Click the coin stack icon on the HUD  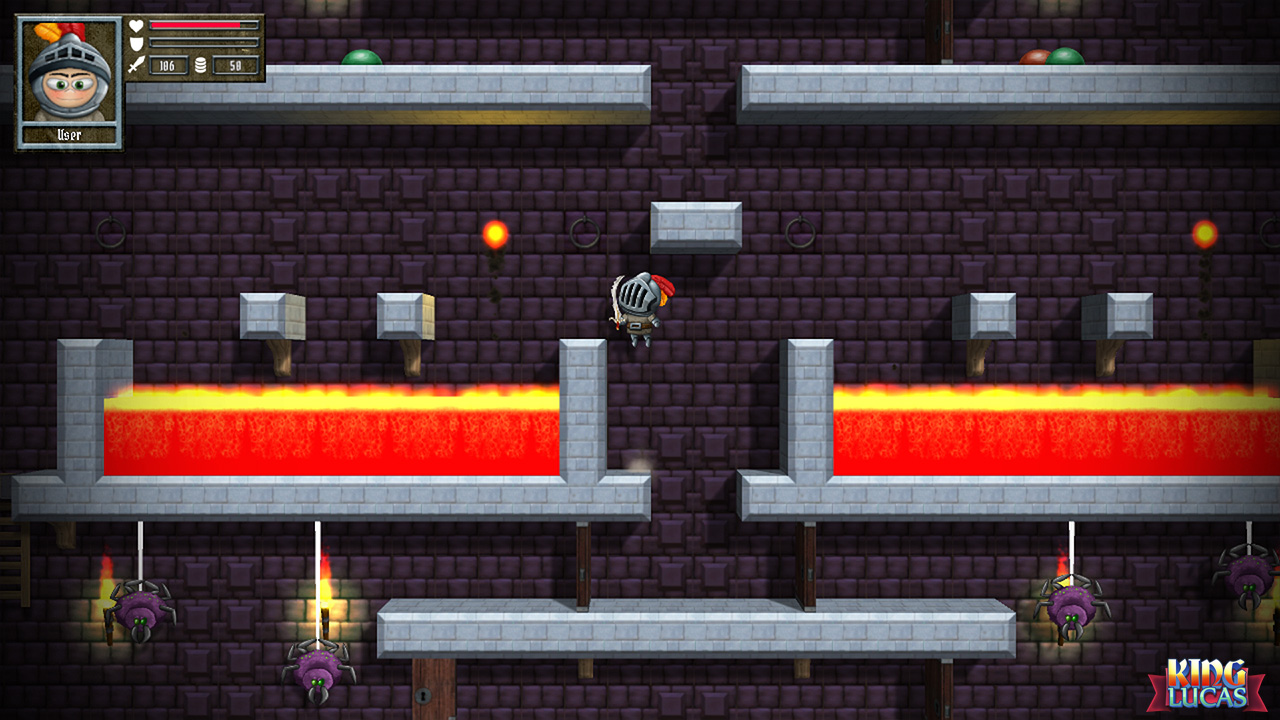200,65
